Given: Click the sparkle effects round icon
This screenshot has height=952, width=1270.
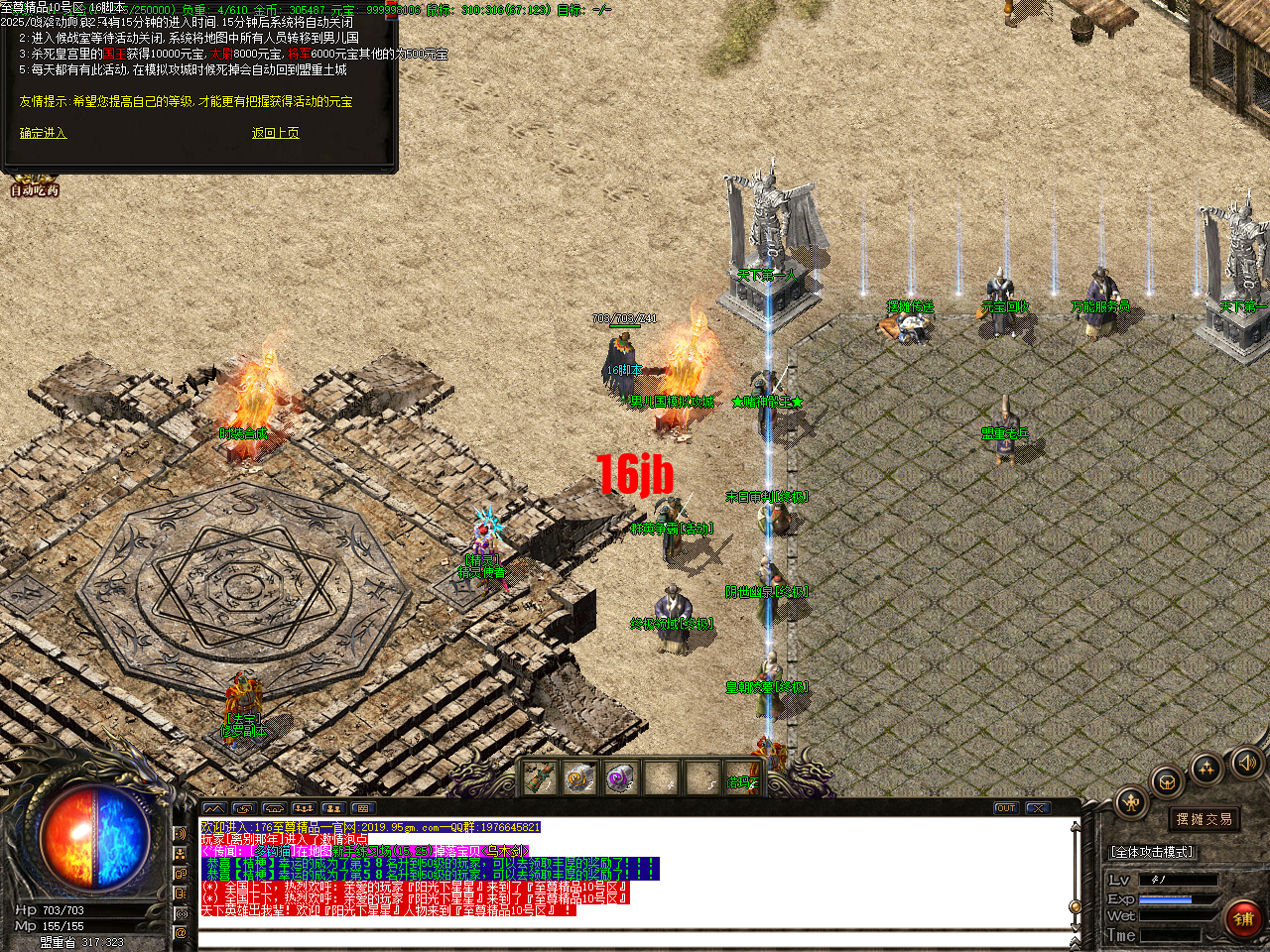Looking at the screenshot, I should click(x=1206, y=768).
